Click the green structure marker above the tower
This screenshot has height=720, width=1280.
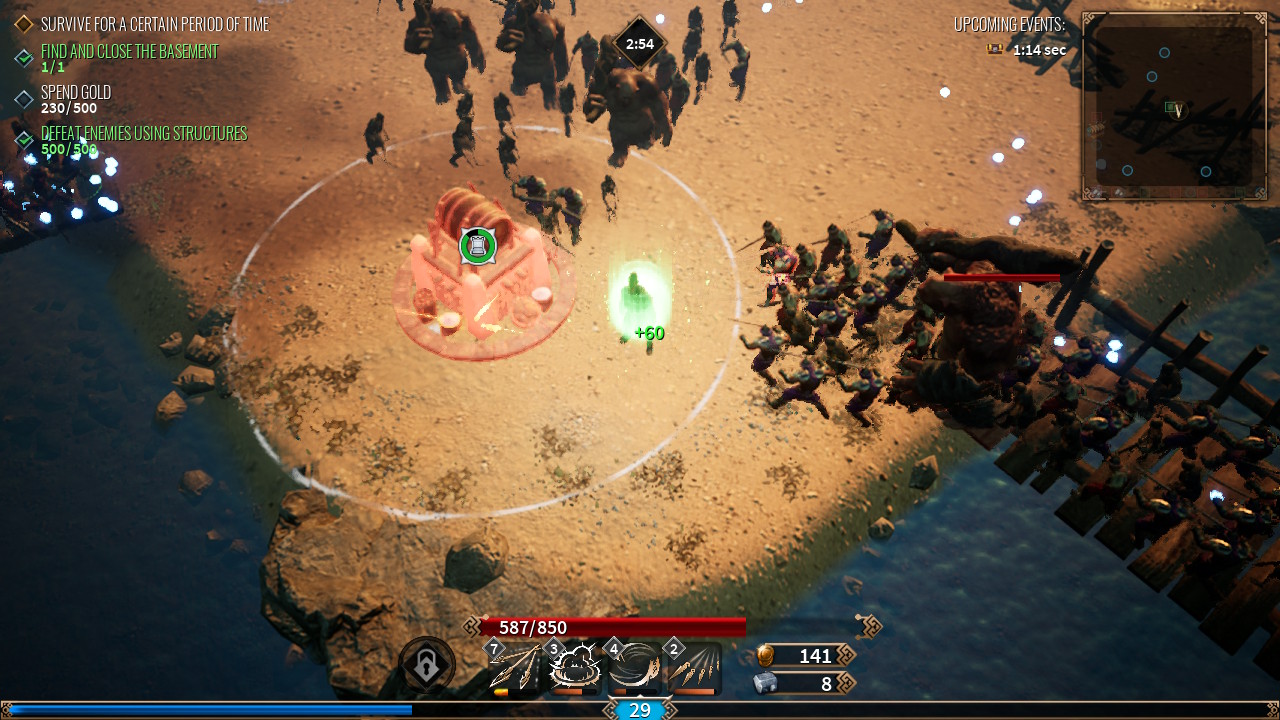pos(478,245)
